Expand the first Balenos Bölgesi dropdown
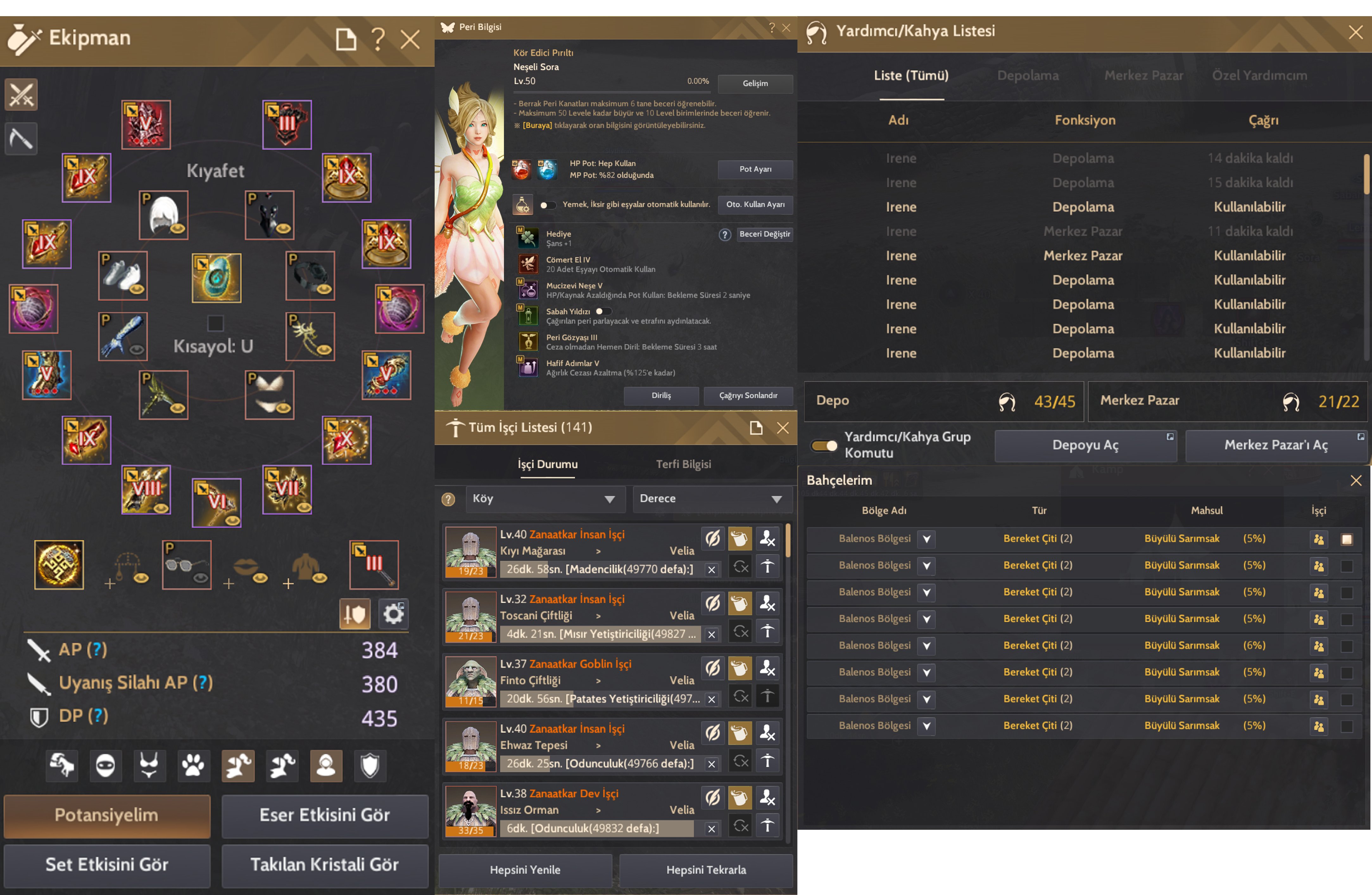This screenshot has height=895, width=1372. (x=926, y=539)
